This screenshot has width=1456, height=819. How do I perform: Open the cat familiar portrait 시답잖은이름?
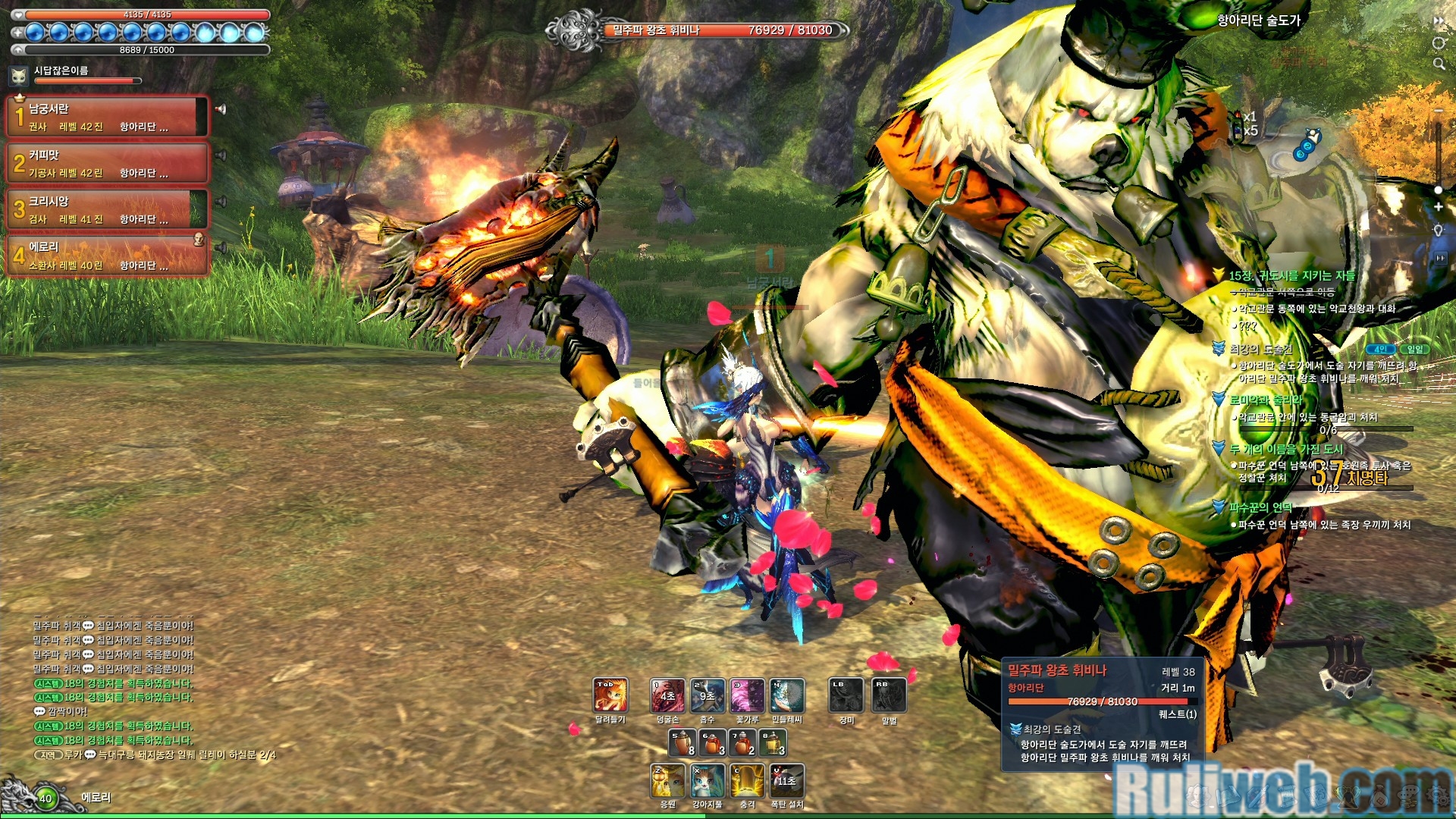(19, 75)
